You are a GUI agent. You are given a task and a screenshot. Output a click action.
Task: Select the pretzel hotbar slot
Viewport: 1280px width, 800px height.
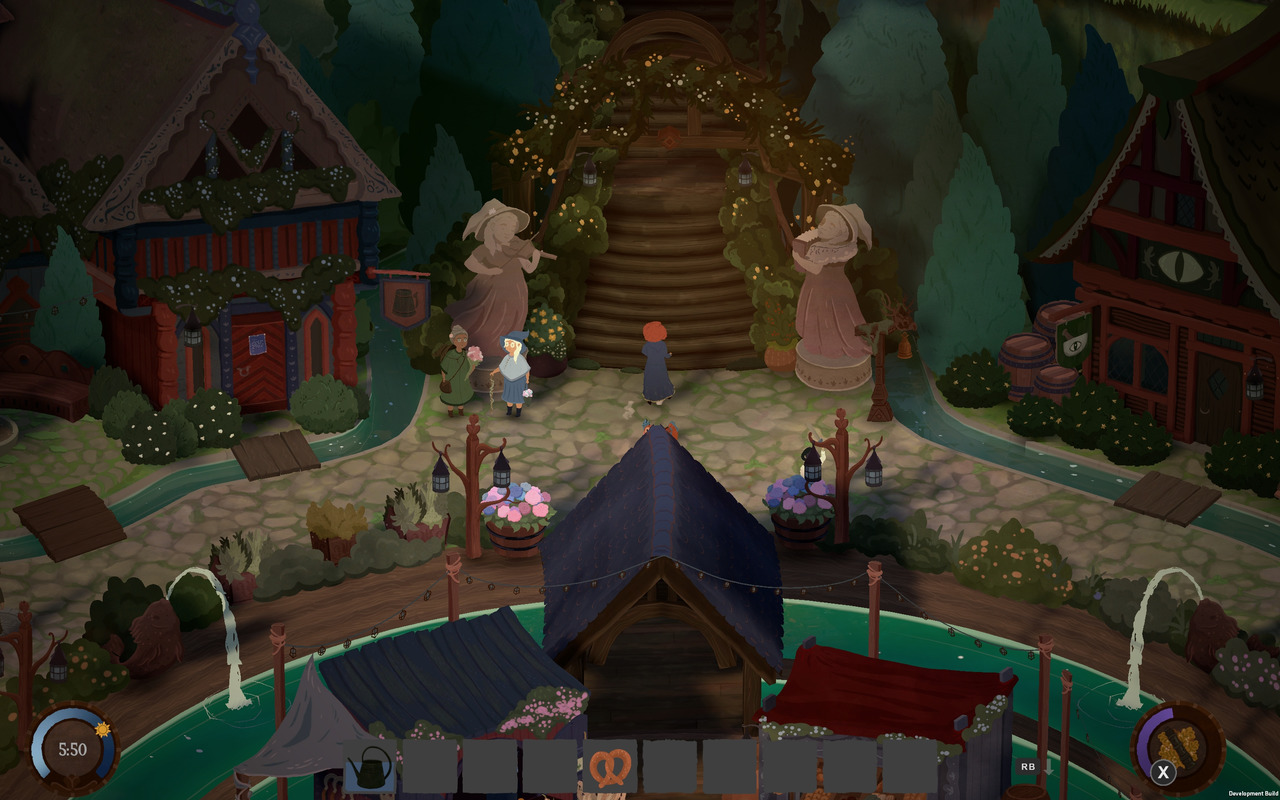[610, 767]
